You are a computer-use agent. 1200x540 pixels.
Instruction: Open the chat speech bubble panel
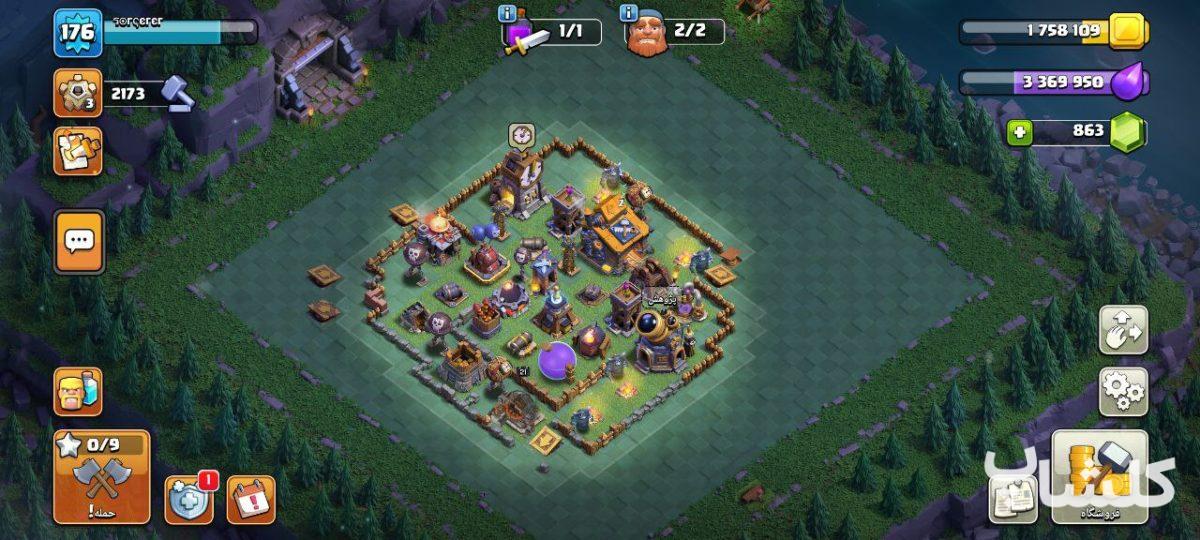(79, 241)
